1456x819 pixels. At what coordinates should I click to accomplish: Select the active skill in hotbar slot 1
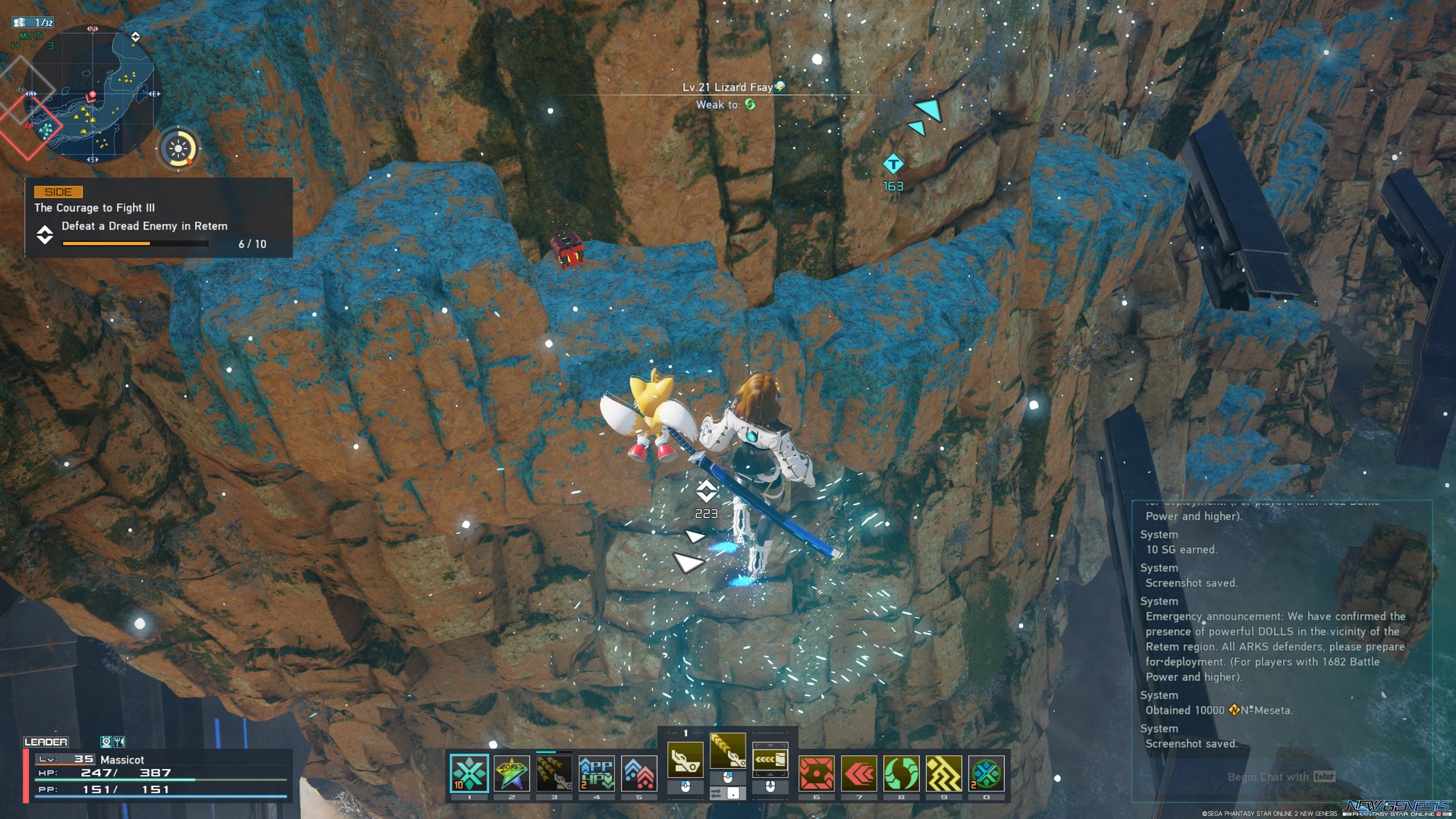click(468, 772)
